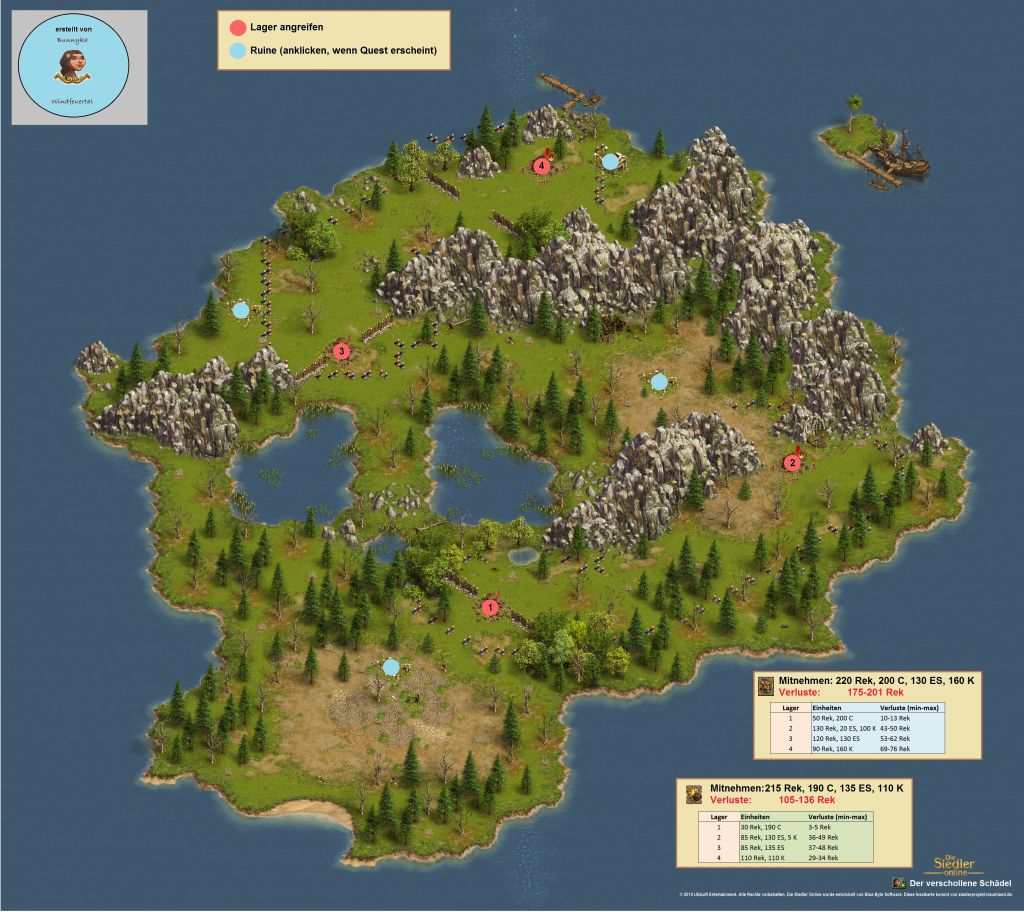Select camp marker number 3
This screenshot has width=1024, height=912.
(x=341, y=350)
